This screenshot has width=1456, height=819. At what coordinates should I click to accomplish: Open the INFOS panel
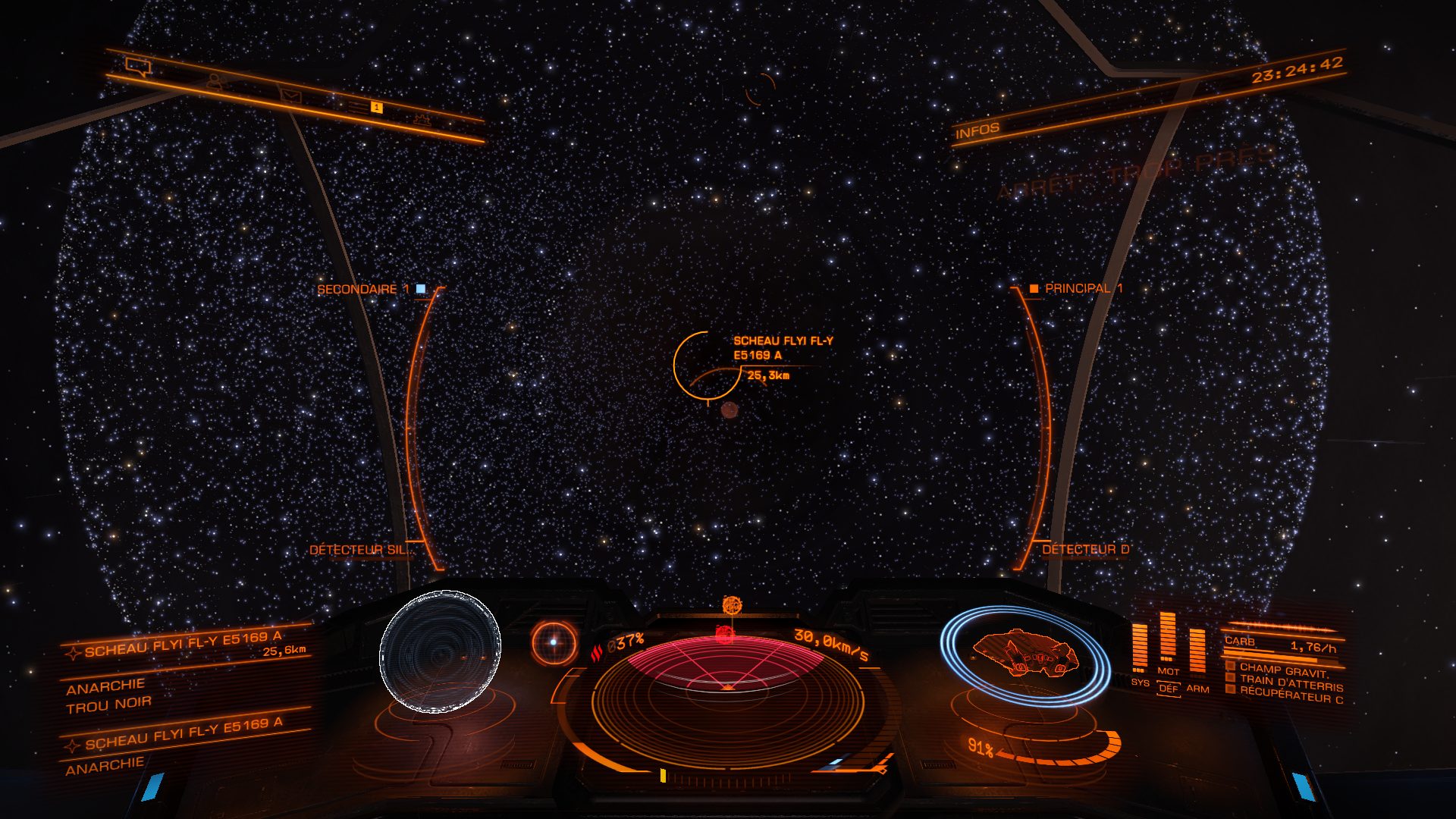pyautogui.click(x=977, y=131)
